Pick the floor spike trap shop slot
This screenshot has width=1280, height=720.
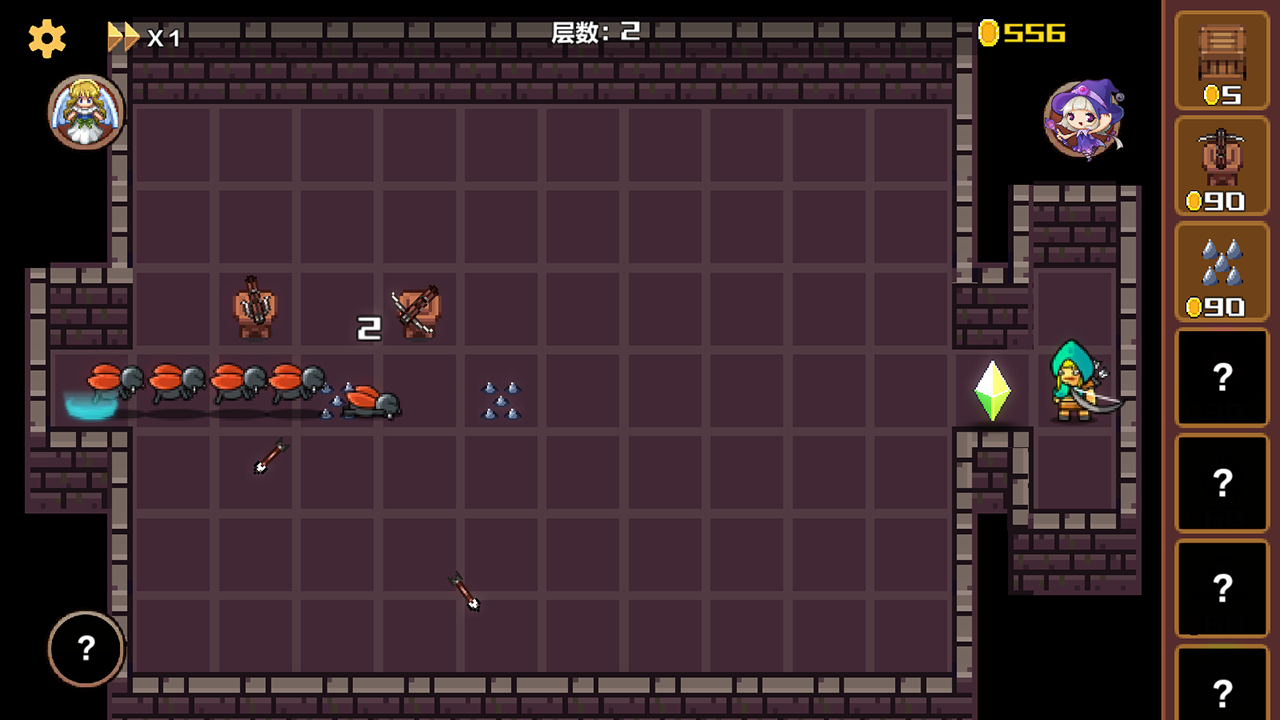pos(1221,272)
